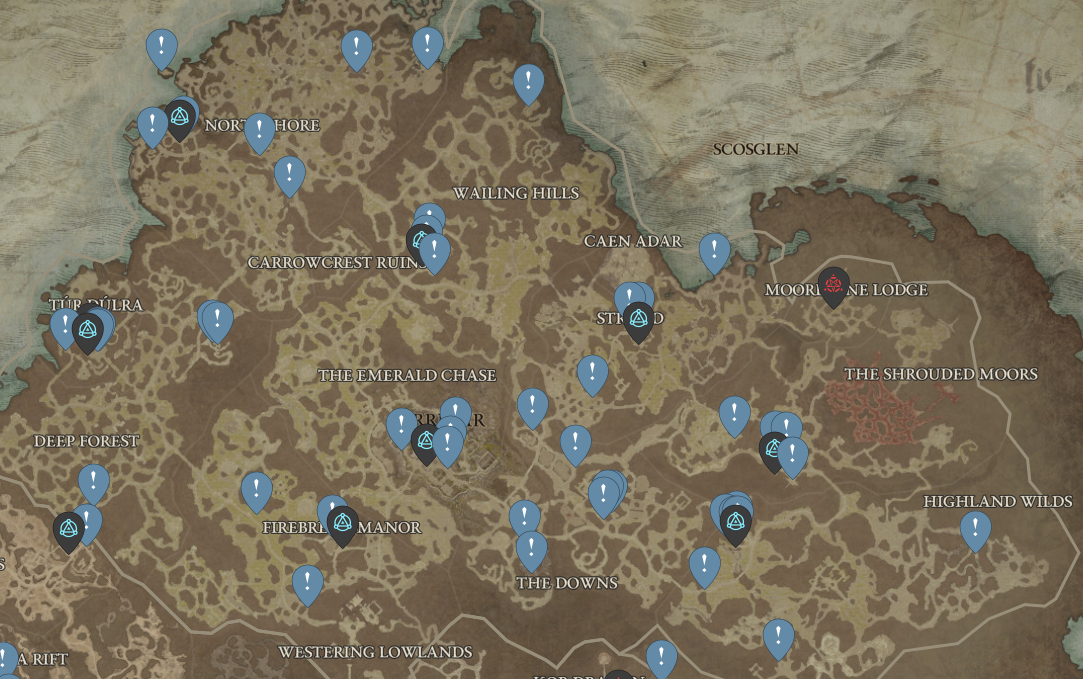Open the quest marker above Westering Lowlands

point(307,583)
